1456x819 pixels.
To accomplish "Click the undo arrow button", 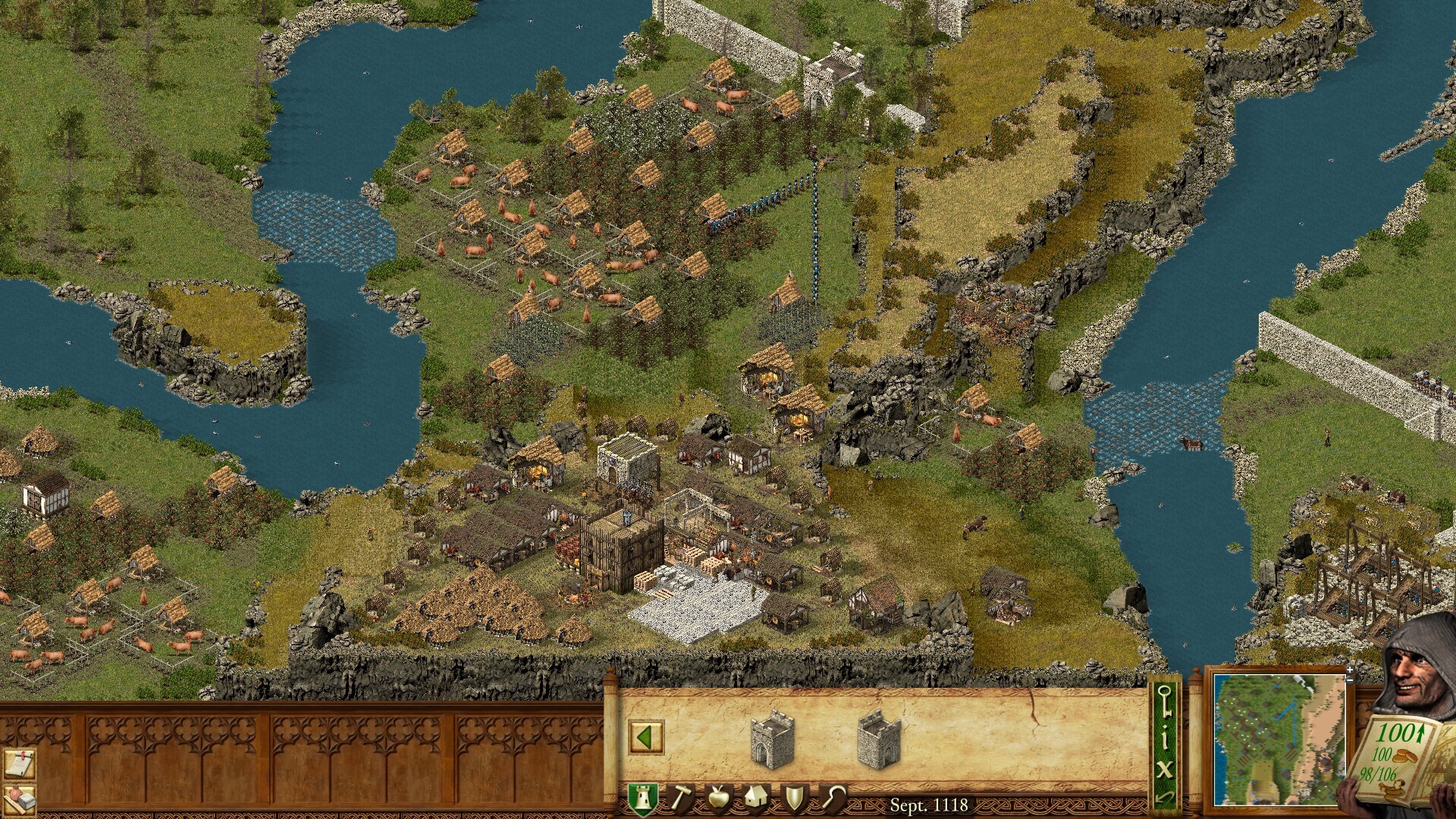I will (1164, 797).
